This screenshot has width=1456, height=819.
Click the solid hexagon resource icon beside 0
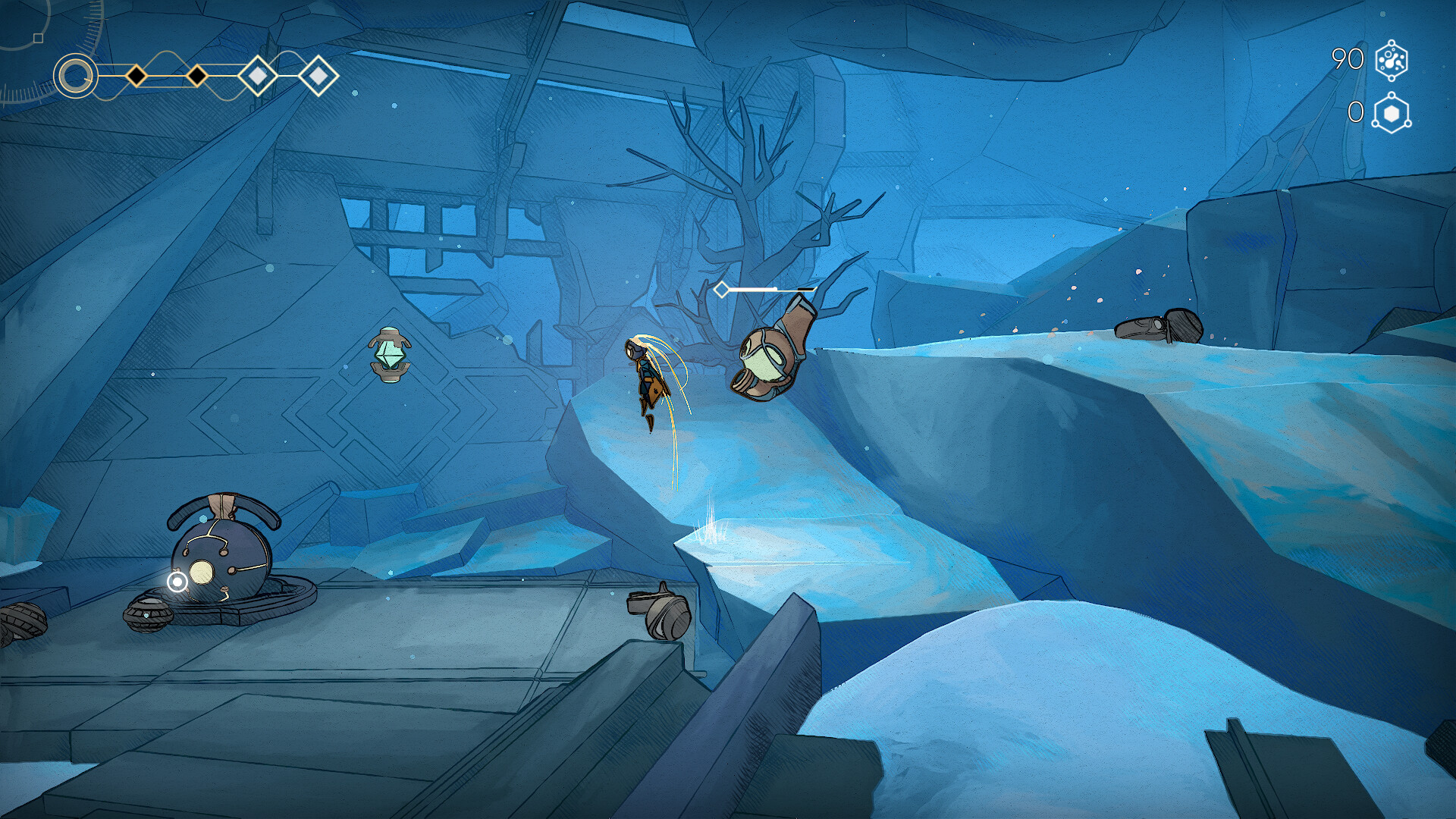[x=1392, y=114]
